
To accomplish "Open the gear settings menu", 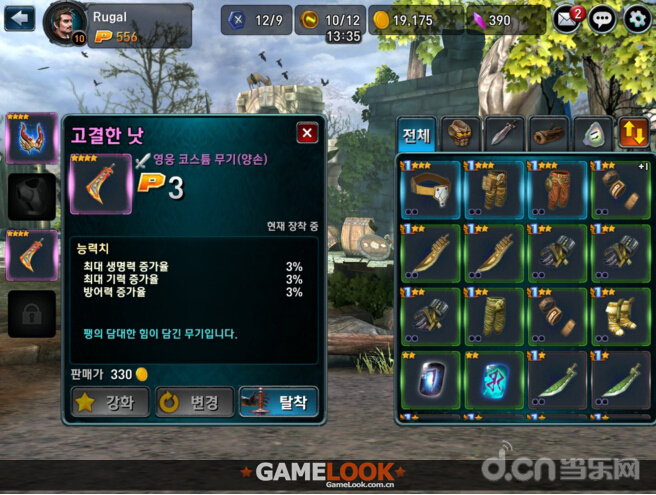I will [637, 18].
